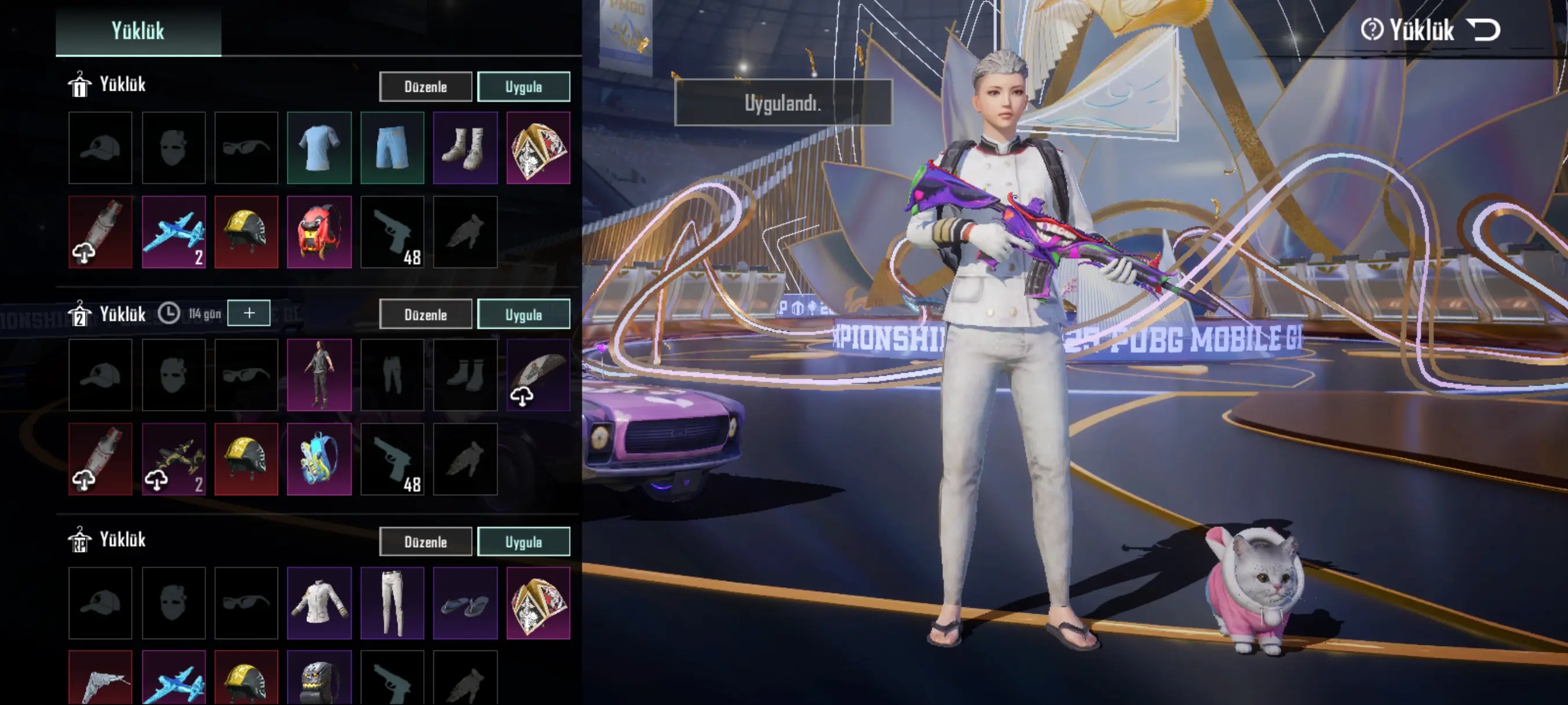Choose the full-body outfit slot in loadout 2

320,374
